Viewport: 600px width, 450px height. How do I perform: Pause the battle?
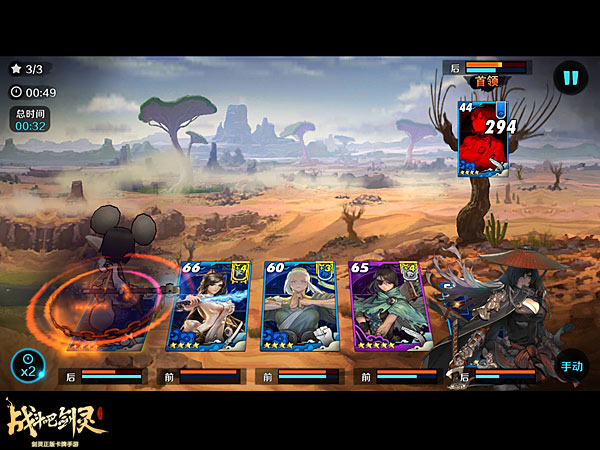[x=571, y=78]
